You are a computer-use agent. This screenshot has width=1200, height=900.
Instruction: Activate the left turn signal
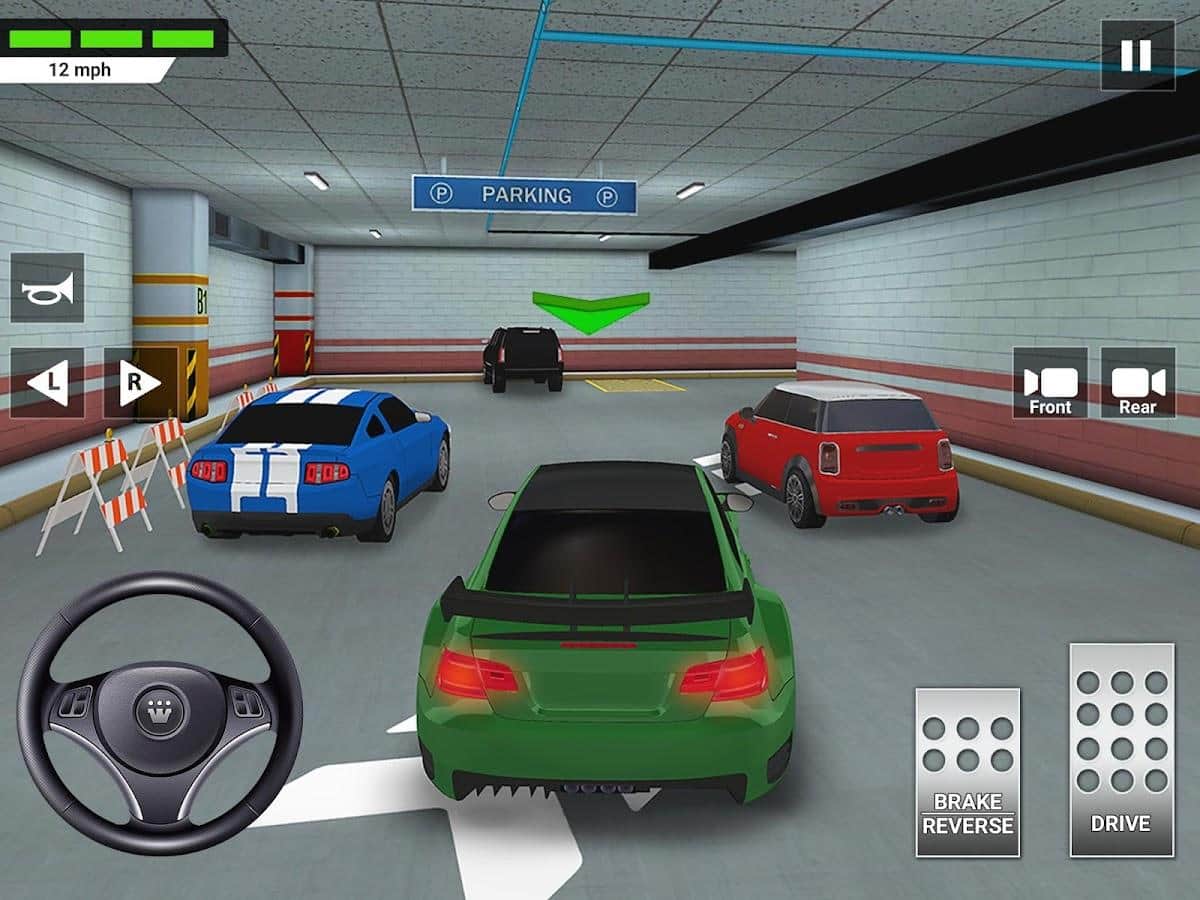47,382
